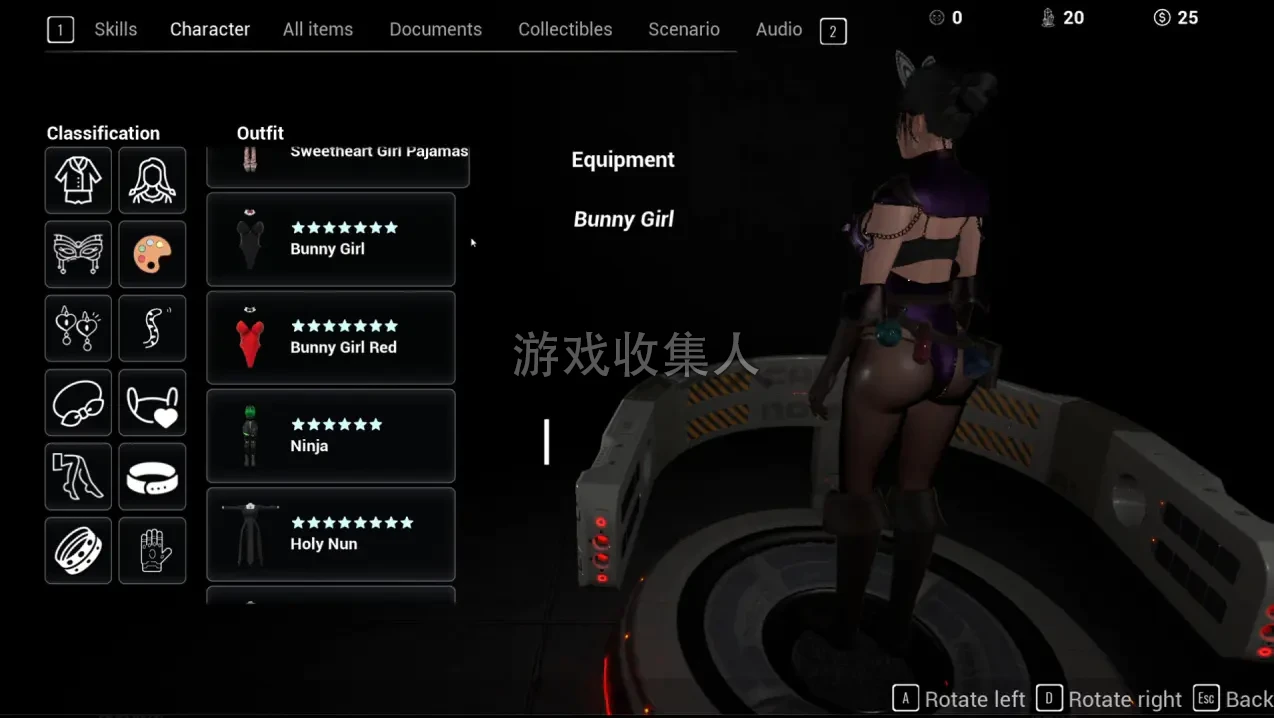Open the glove classification icon
The image size is (1274, 718).
[x=152, y=550]
